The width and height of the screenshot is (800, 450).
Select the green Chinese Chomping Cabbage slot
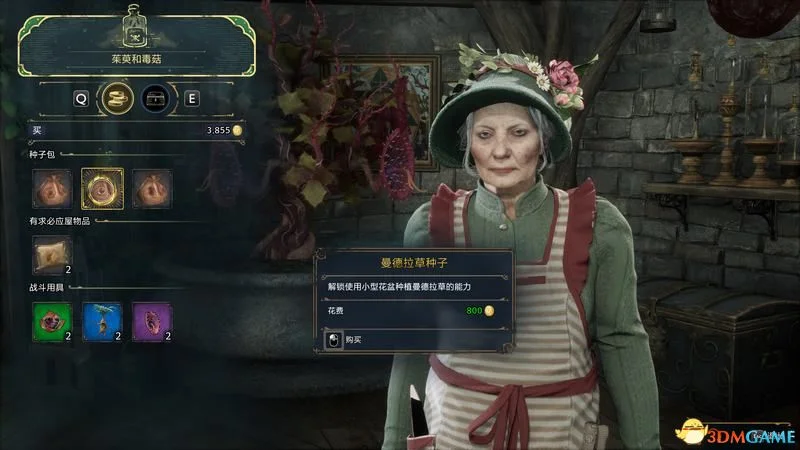[x=52, y=322]
